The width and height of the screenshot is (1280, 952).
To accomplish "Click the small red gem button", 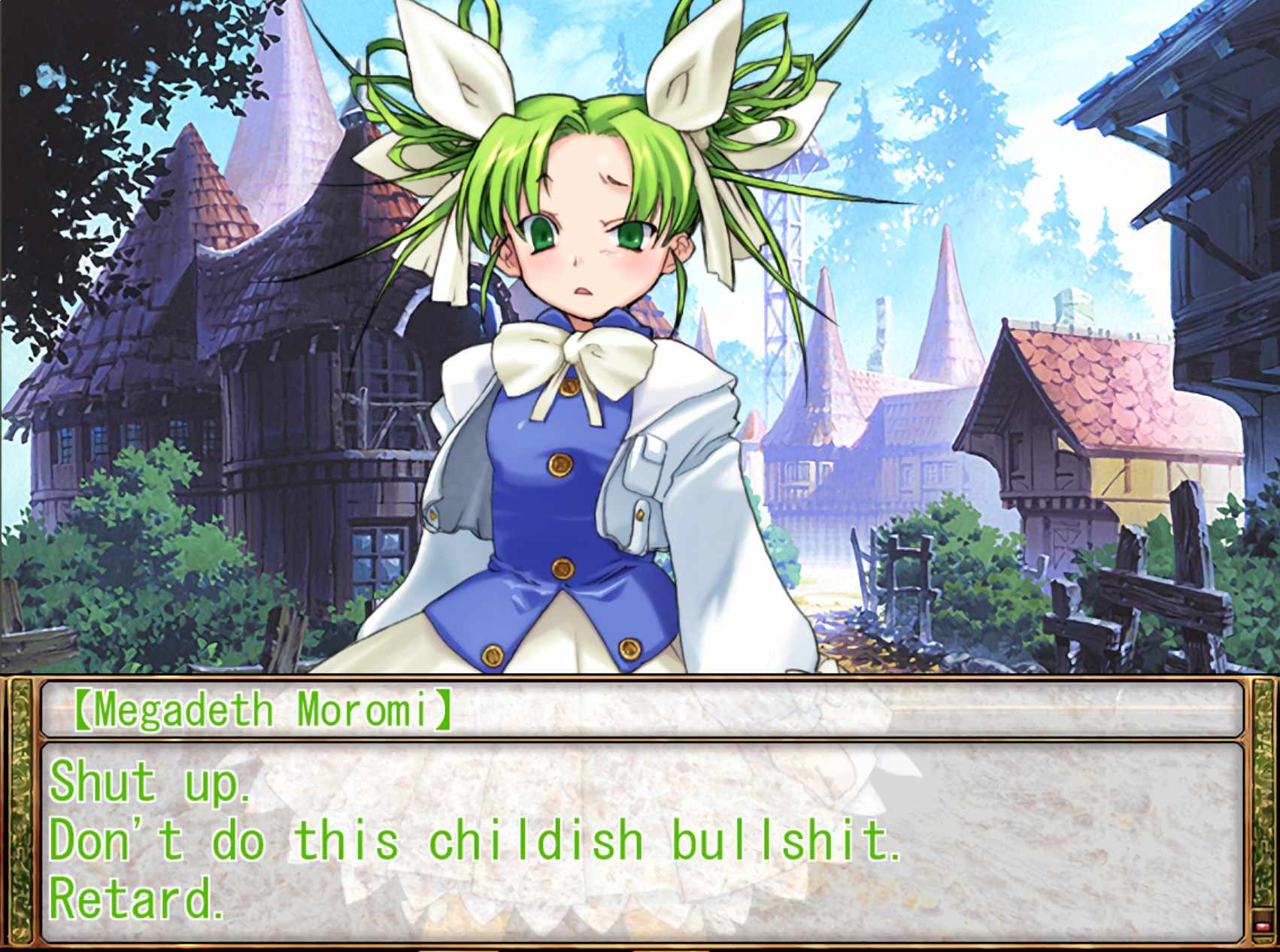I will tap(1263, 926).
